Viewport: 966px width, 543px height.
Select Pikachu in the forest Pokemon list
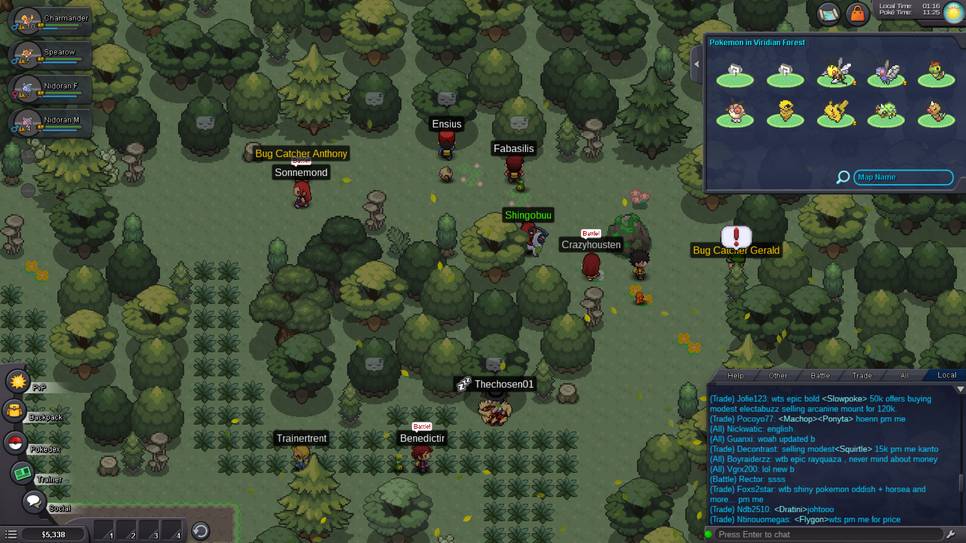point(835,114)
